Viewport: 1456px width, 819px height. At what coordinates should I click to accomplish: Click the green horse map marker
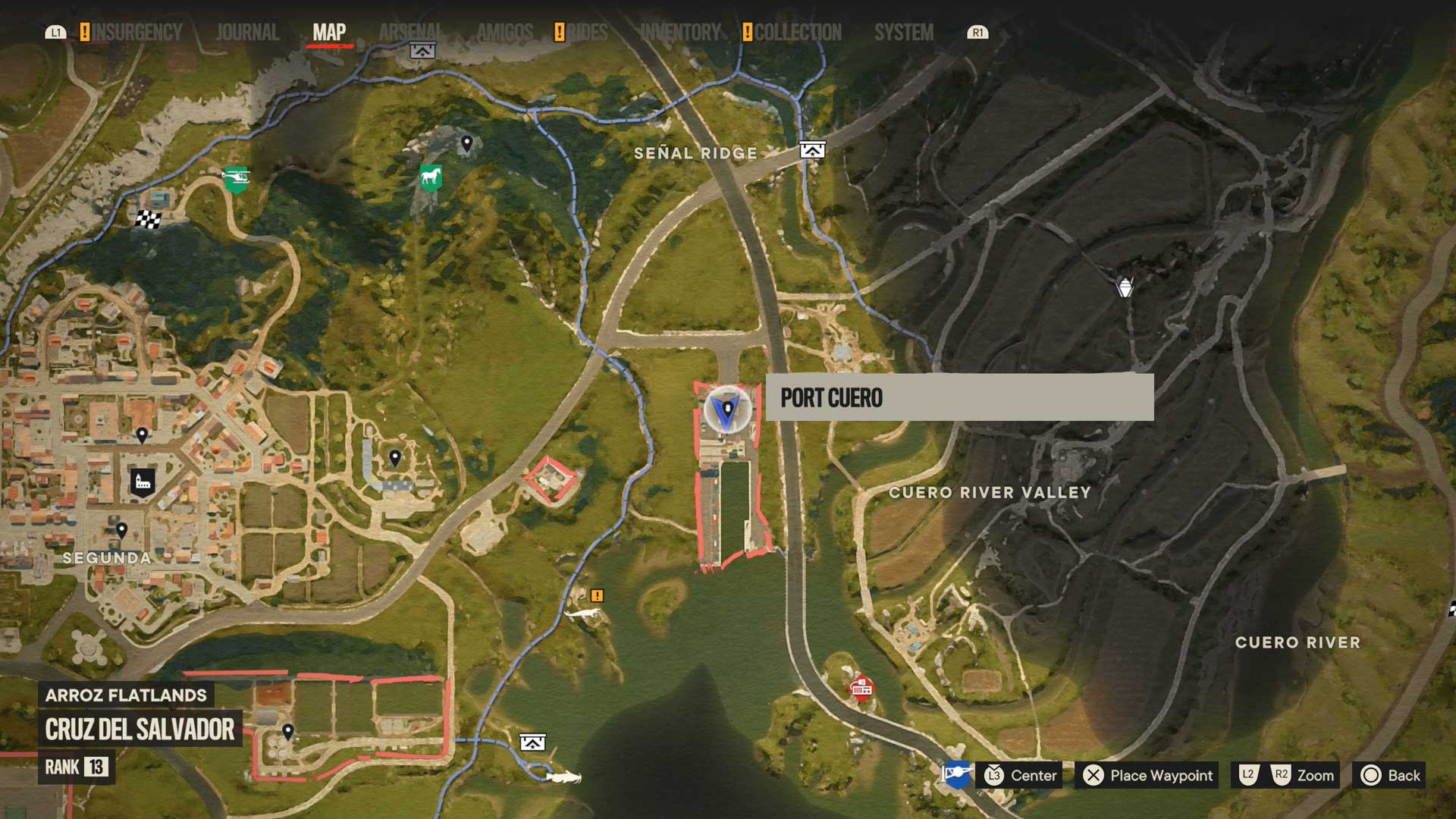click(x=431, y=178)
